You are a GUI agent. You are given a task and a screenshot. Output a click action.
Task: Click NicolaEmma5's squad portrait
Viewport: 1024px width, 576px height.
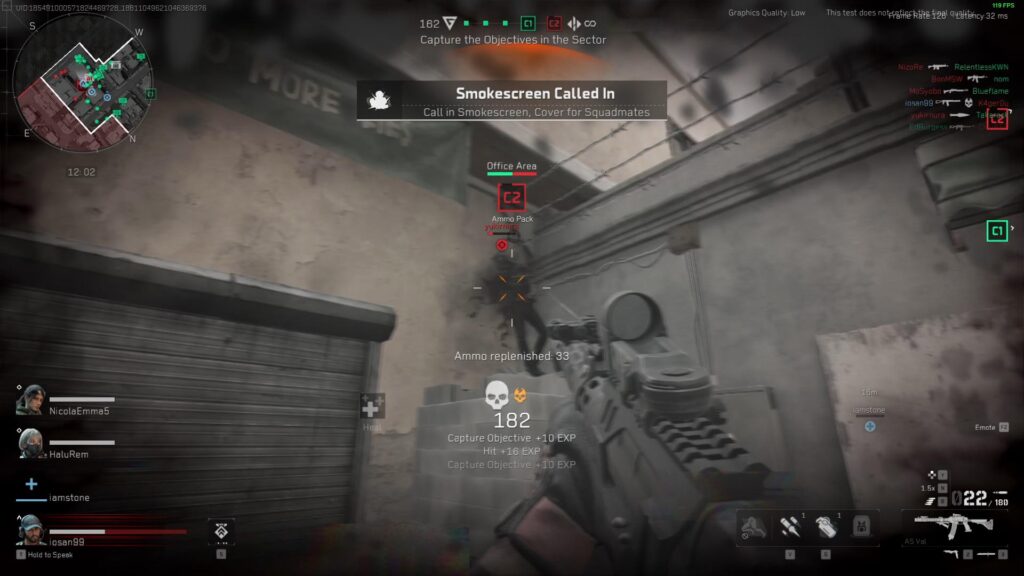click(x=31, y=401)
